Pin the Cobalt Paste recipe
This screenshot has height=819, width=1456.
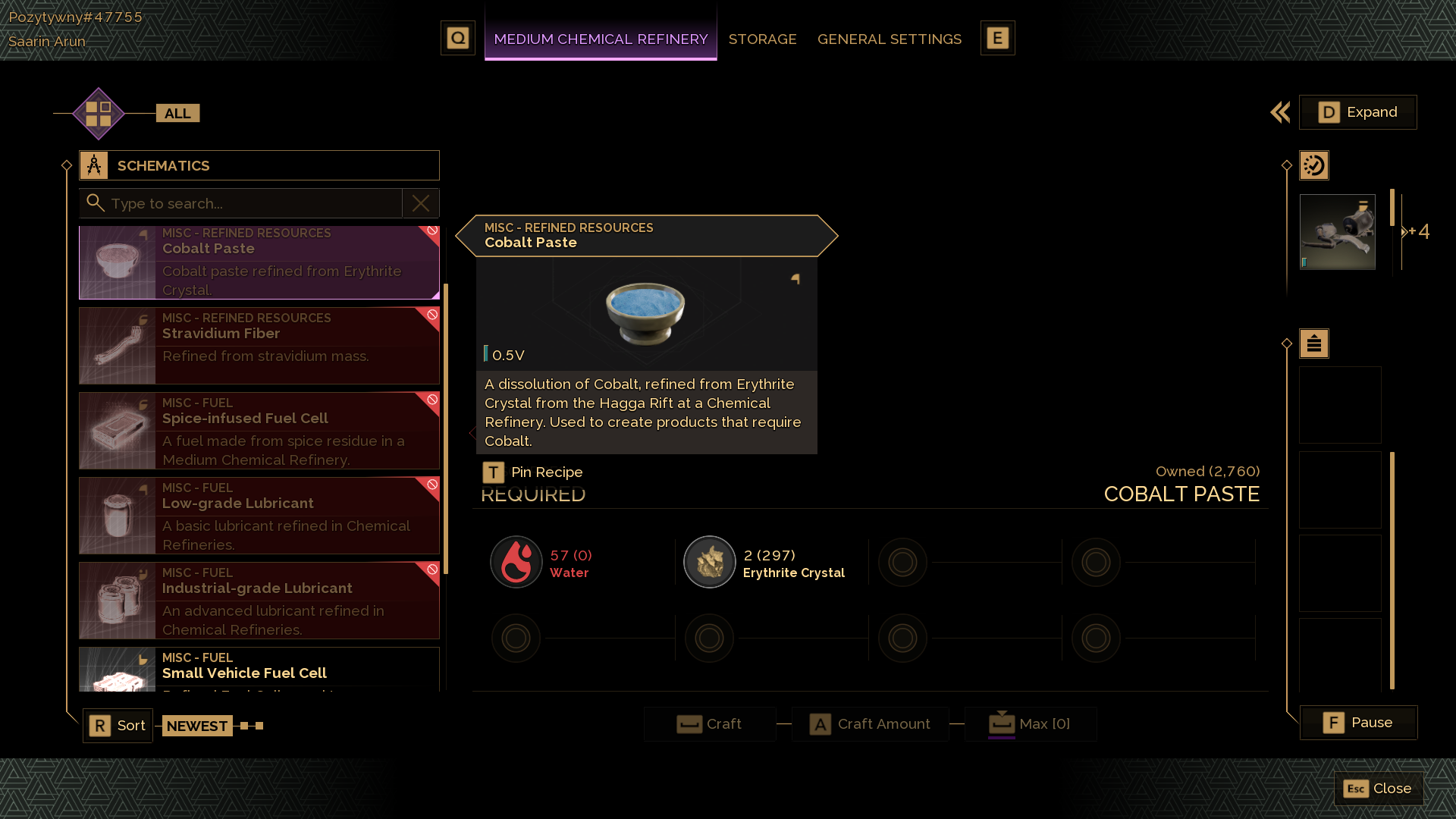click(x=533, y=472)
